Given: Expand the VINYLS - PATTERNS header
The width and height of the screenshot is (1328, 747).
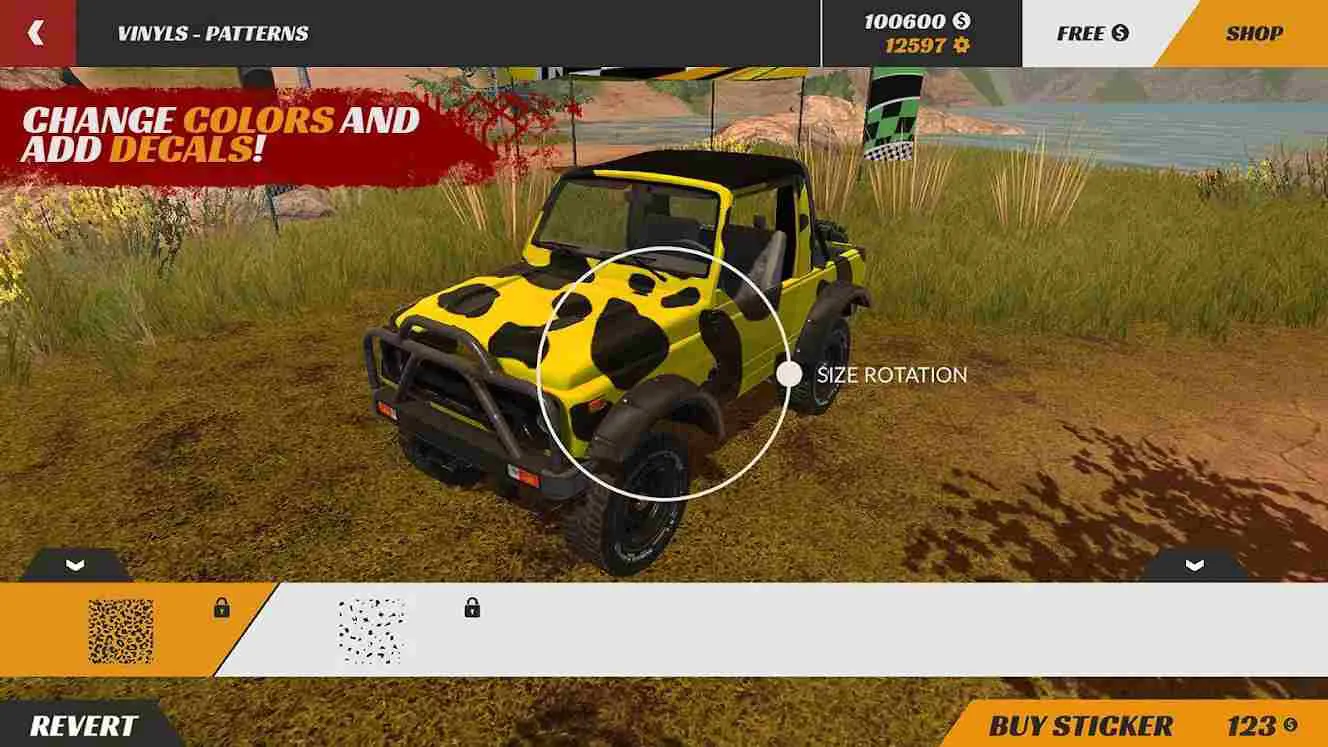Looking at the screenshot, I should (x=210, y=31).
